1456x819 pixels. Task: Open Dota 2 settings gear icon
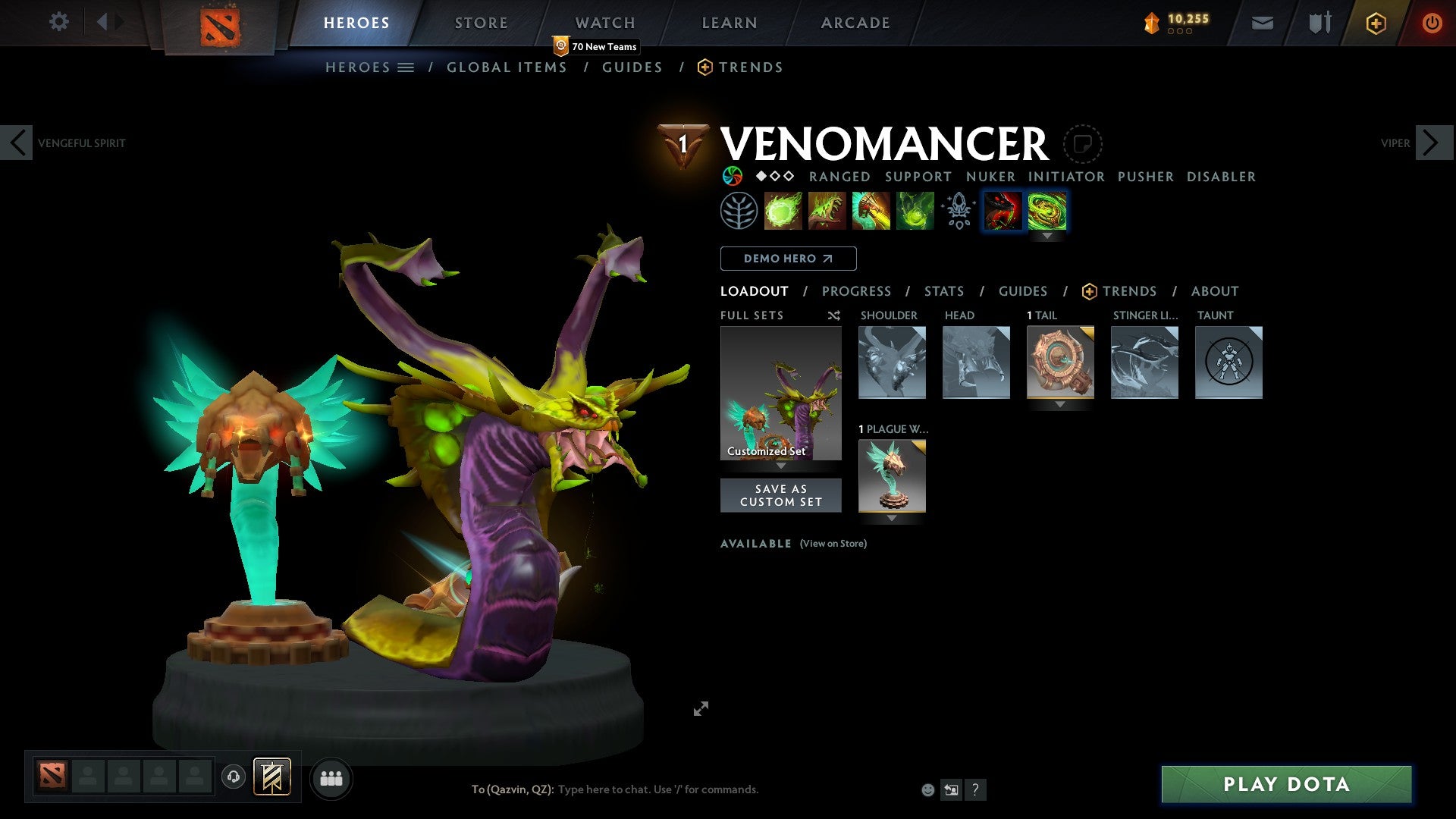(58, 22)
